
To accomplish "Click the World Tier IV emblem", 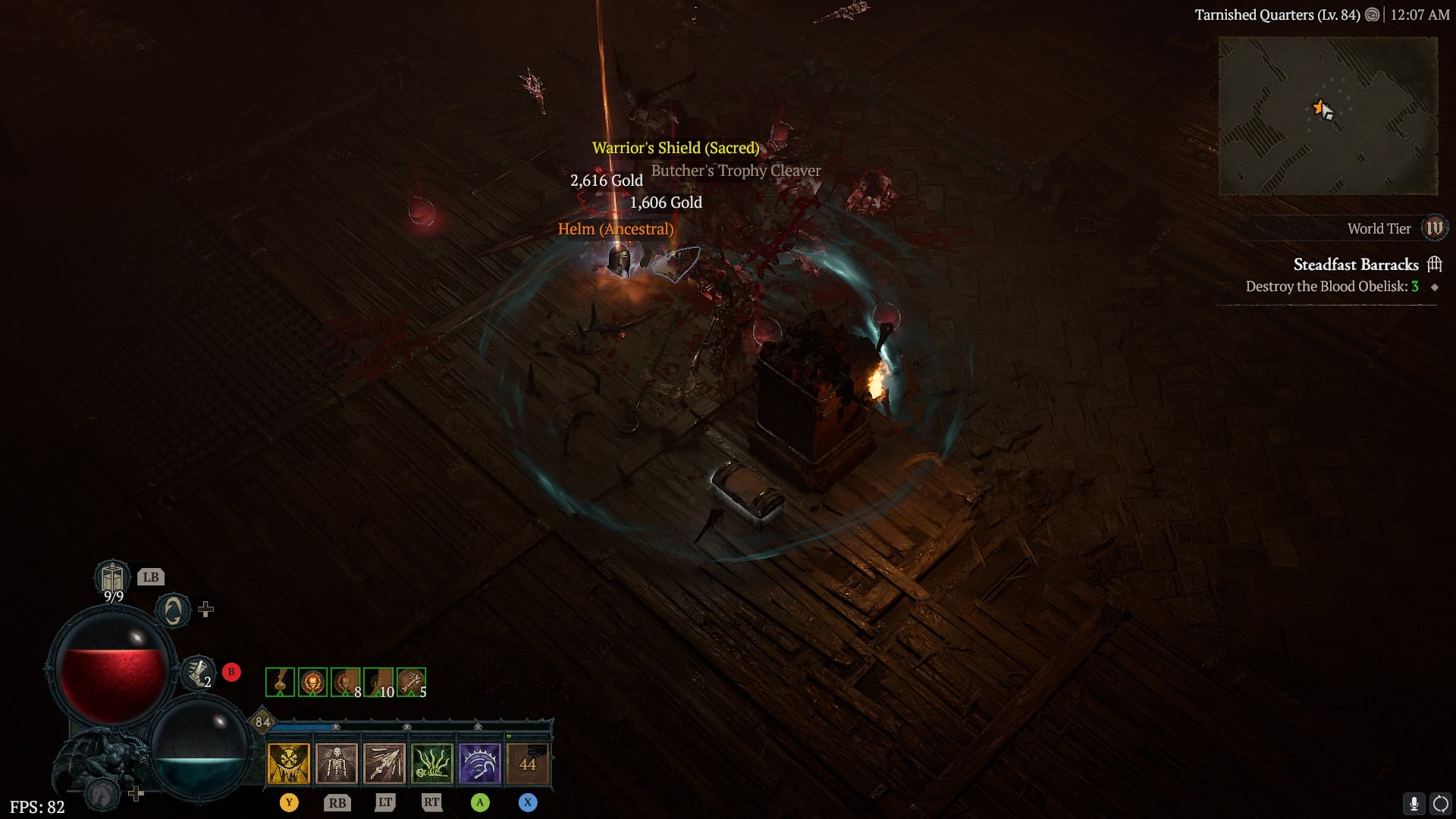I will pyautogui.click(x=1435, y=228).
